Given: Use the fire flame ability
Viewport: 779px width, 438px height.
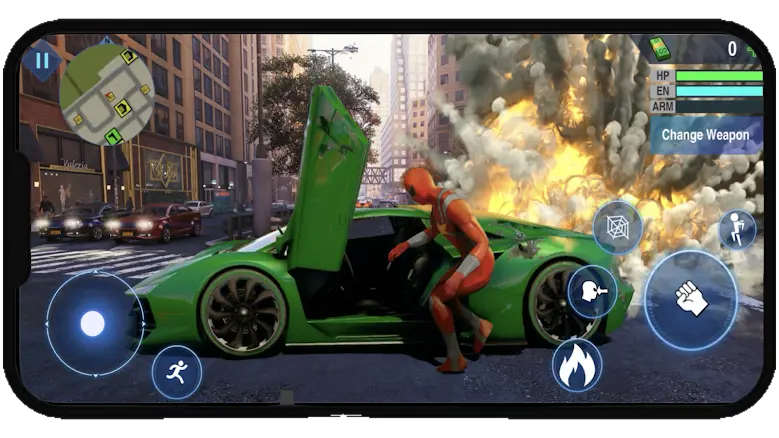Looking at the screenshot, I should [x=577, y=365].
